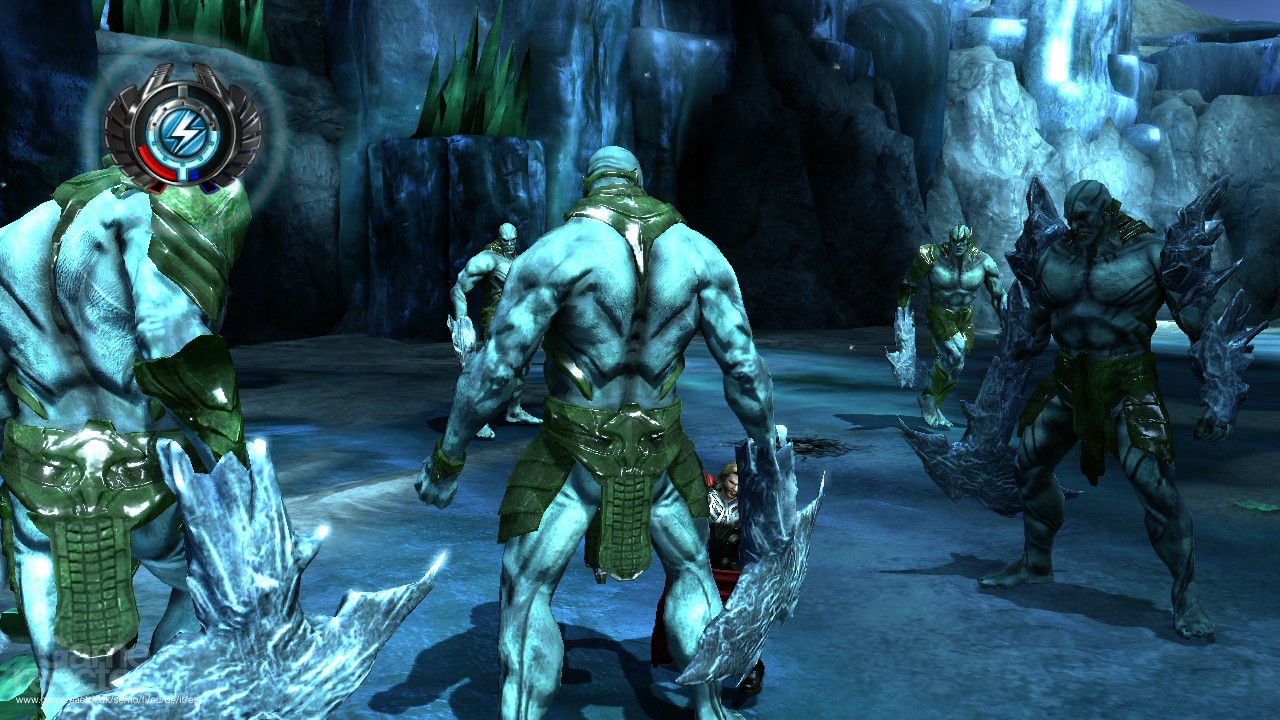Click the red notch below the HUD medallion
The height and width of the screenshot is (720, 1280).
coord(158,186)
